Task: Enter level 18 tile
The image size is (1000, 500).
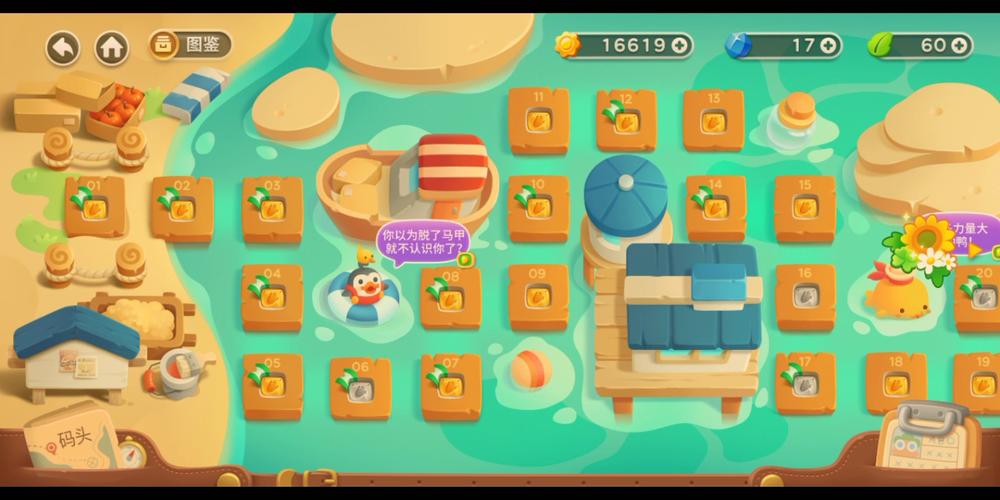Action: 896,383
